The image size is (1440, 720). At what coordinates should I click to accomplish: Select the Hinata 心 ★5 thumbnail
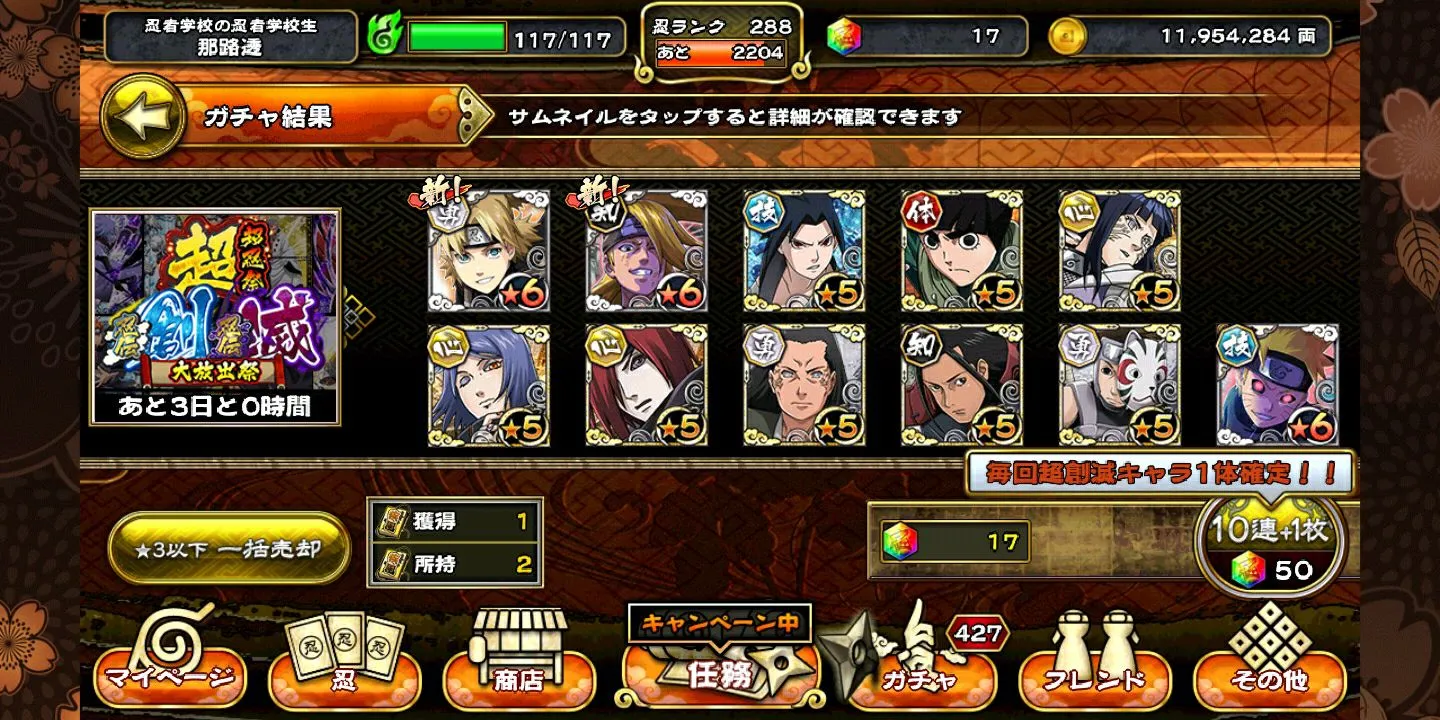(x=1120, y=251)
